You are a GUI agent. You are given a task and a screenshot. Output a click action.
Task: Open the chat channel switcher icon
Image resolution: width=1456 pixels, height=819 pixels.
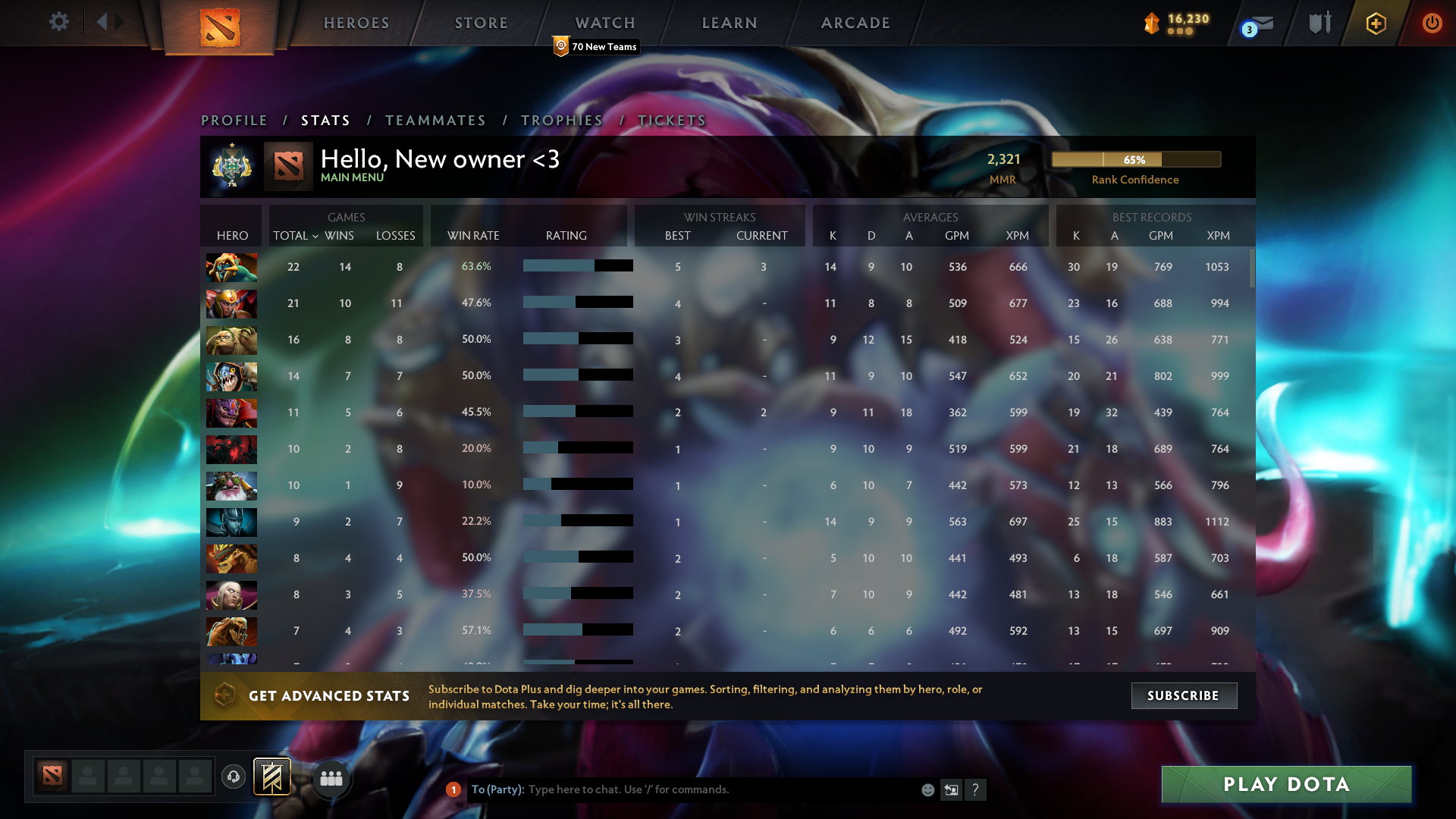click(x=952, y=789)
